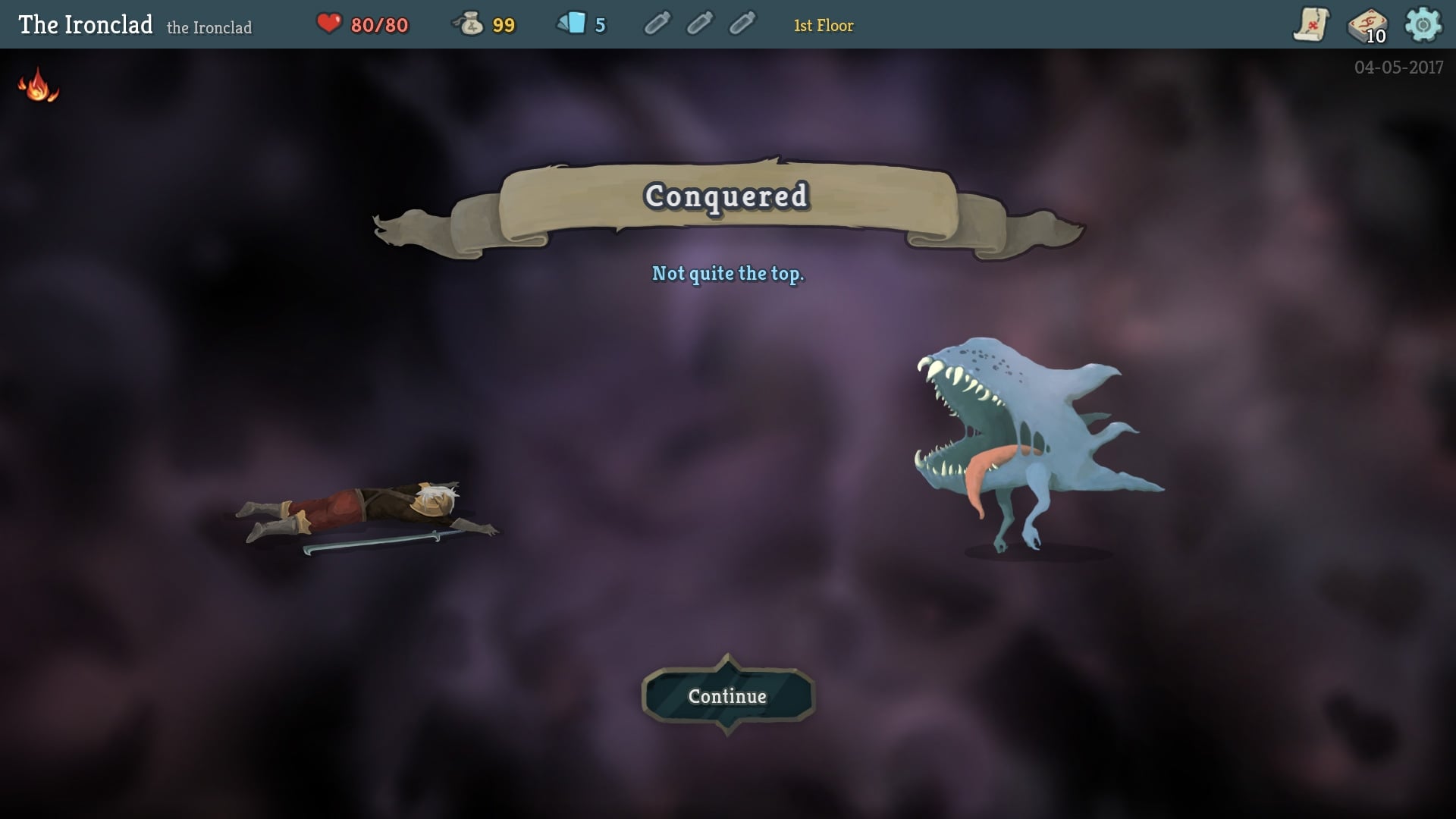Click the blue card count icon
Screen dimensions: 1456x819
573,24
